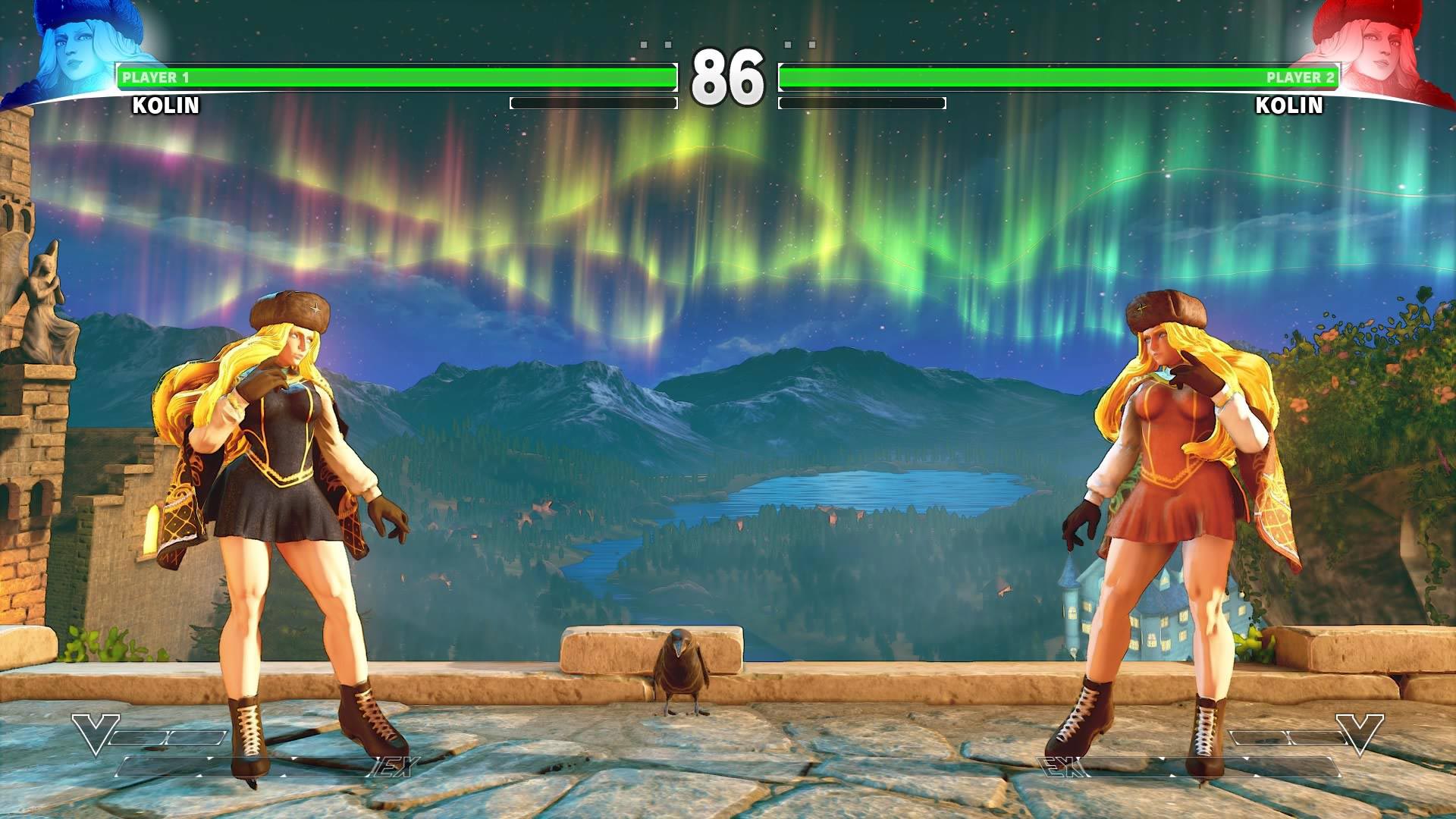This screenshot has width=1456, height=819.
Task: Click the KOLIN name under Player 1's bar
Action: coord(165,106)
